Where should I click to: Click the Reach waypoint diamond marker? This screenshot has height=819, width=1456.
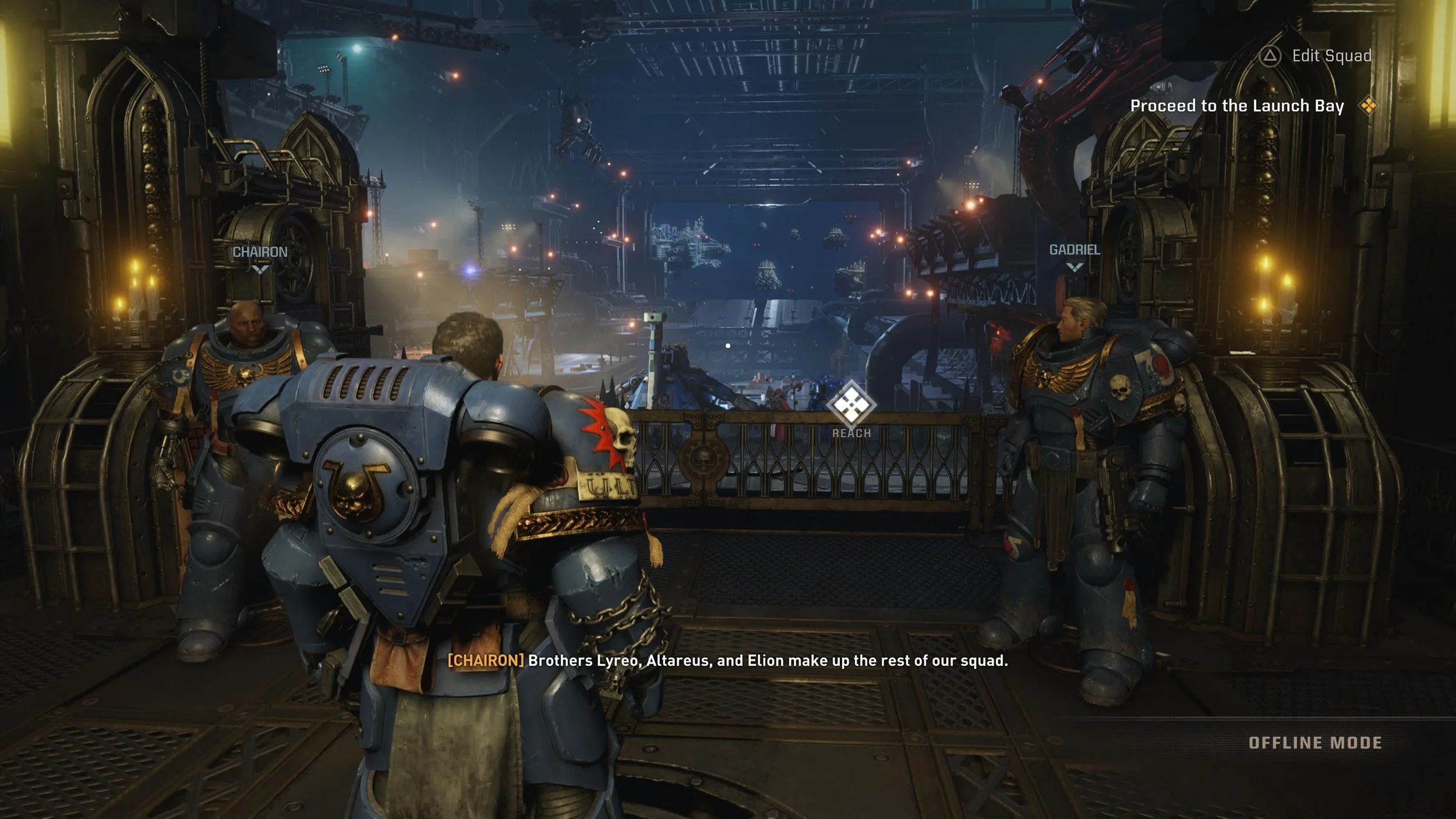(851, 404)
